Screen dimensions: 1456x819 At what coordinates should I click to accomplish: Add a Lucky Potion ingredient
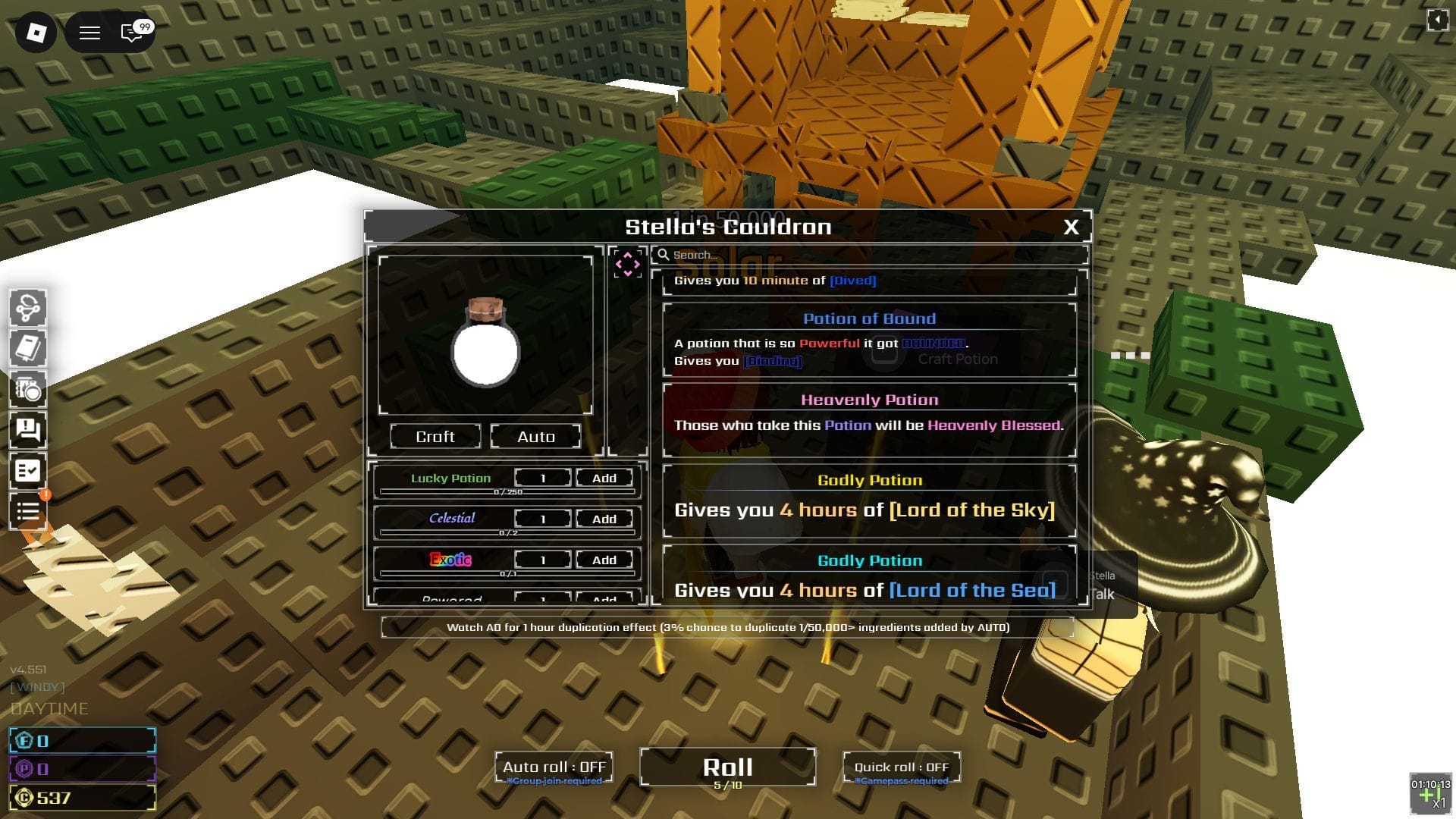pos(603,478)
